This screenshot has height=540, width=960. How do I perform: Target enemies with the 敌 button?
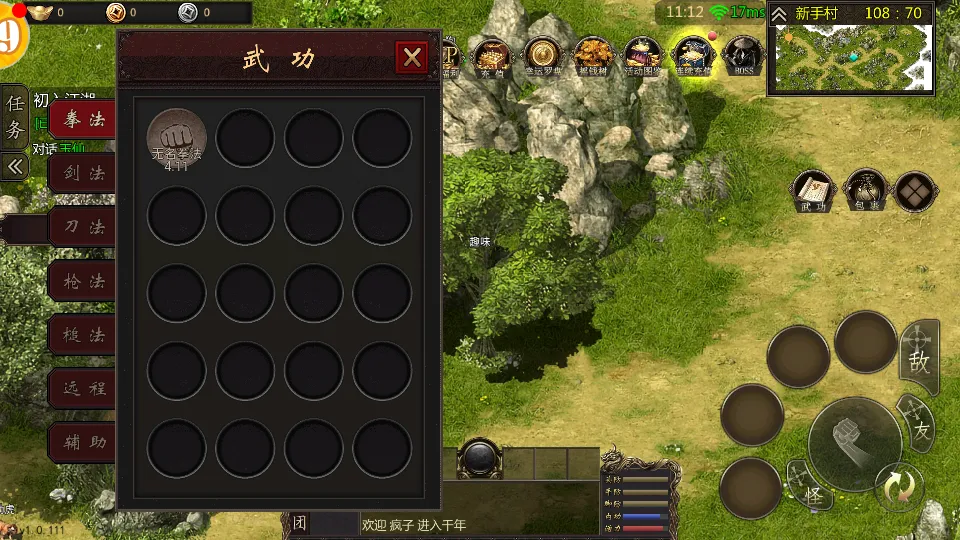[919, 360]
